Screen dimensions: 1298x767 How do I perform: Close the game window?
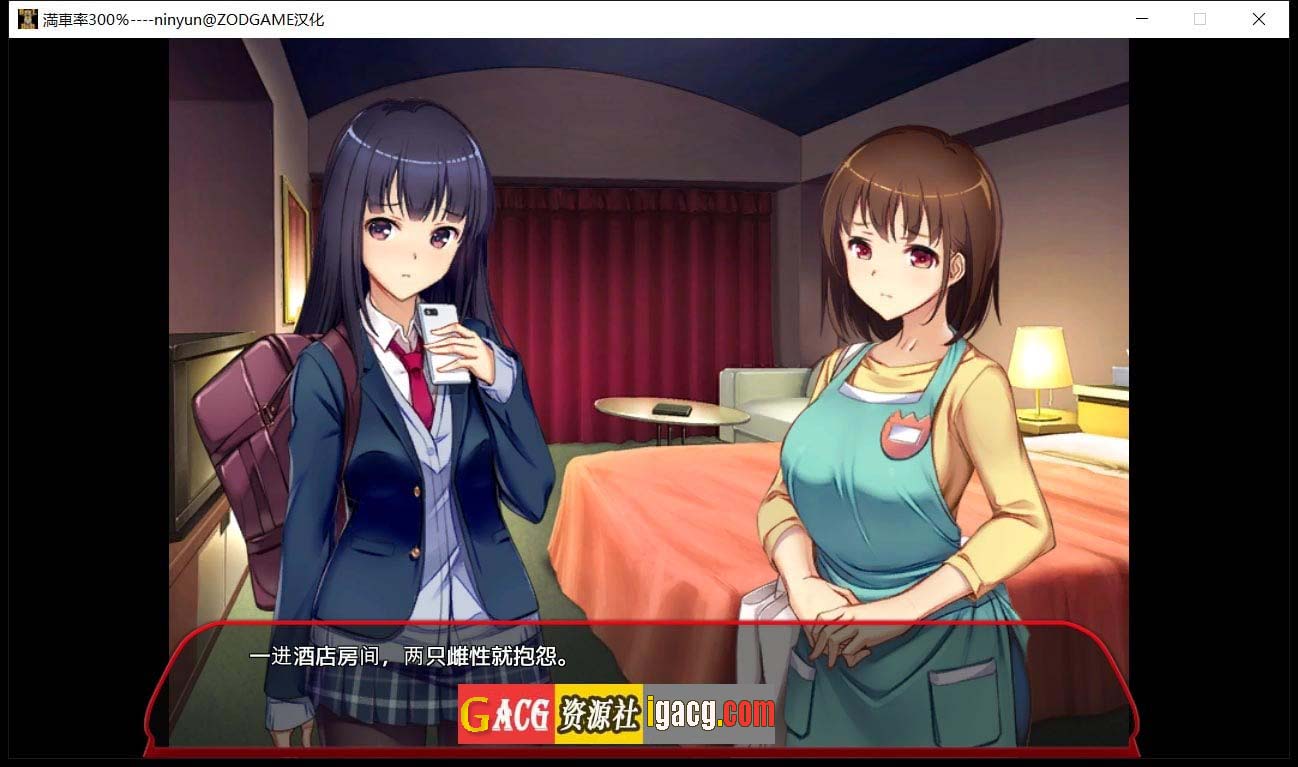(x=1259, y=19)
